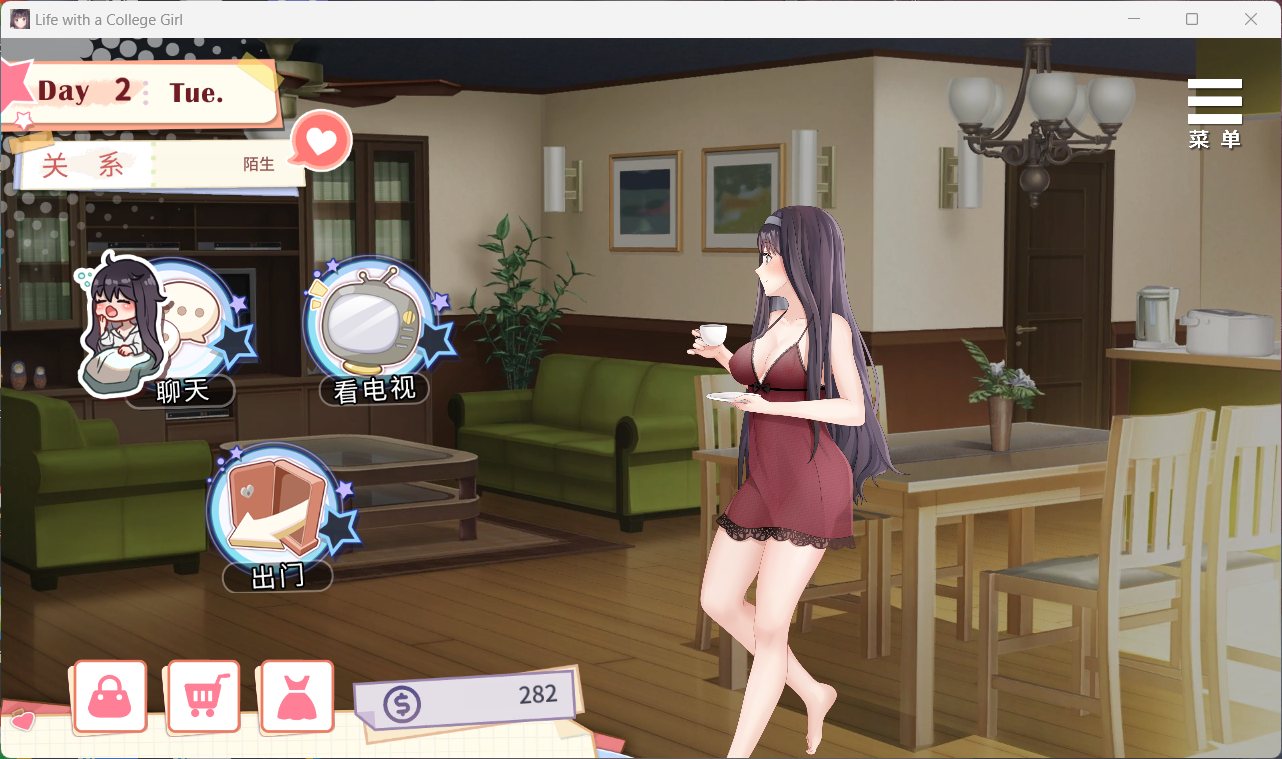
Task: Click the 陌生 relationship status text
Action: [x=259, y=164]
